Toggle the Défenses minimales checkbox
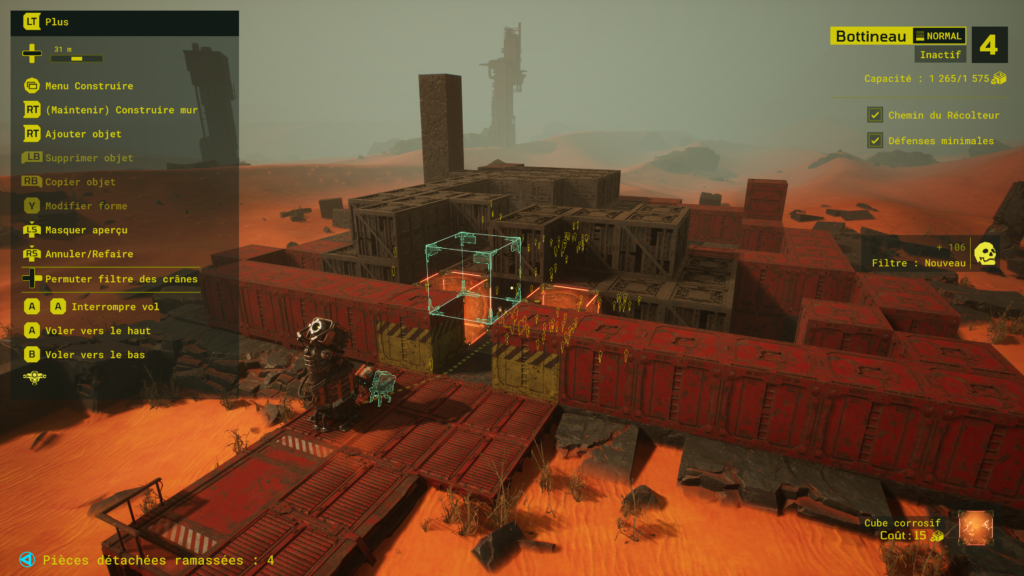Image resolution: width=1024 pixels, height=576 pixels. 875,141
